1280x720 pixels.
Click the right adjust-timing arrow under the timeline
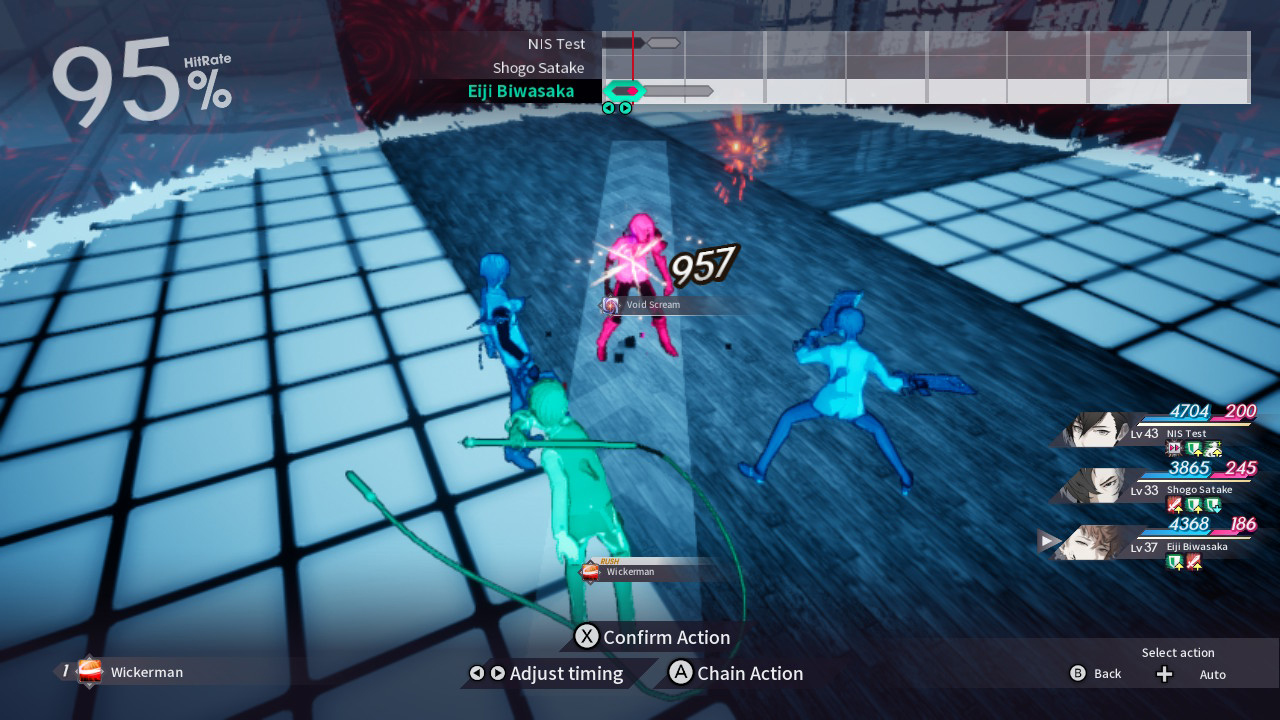point(497,673)
